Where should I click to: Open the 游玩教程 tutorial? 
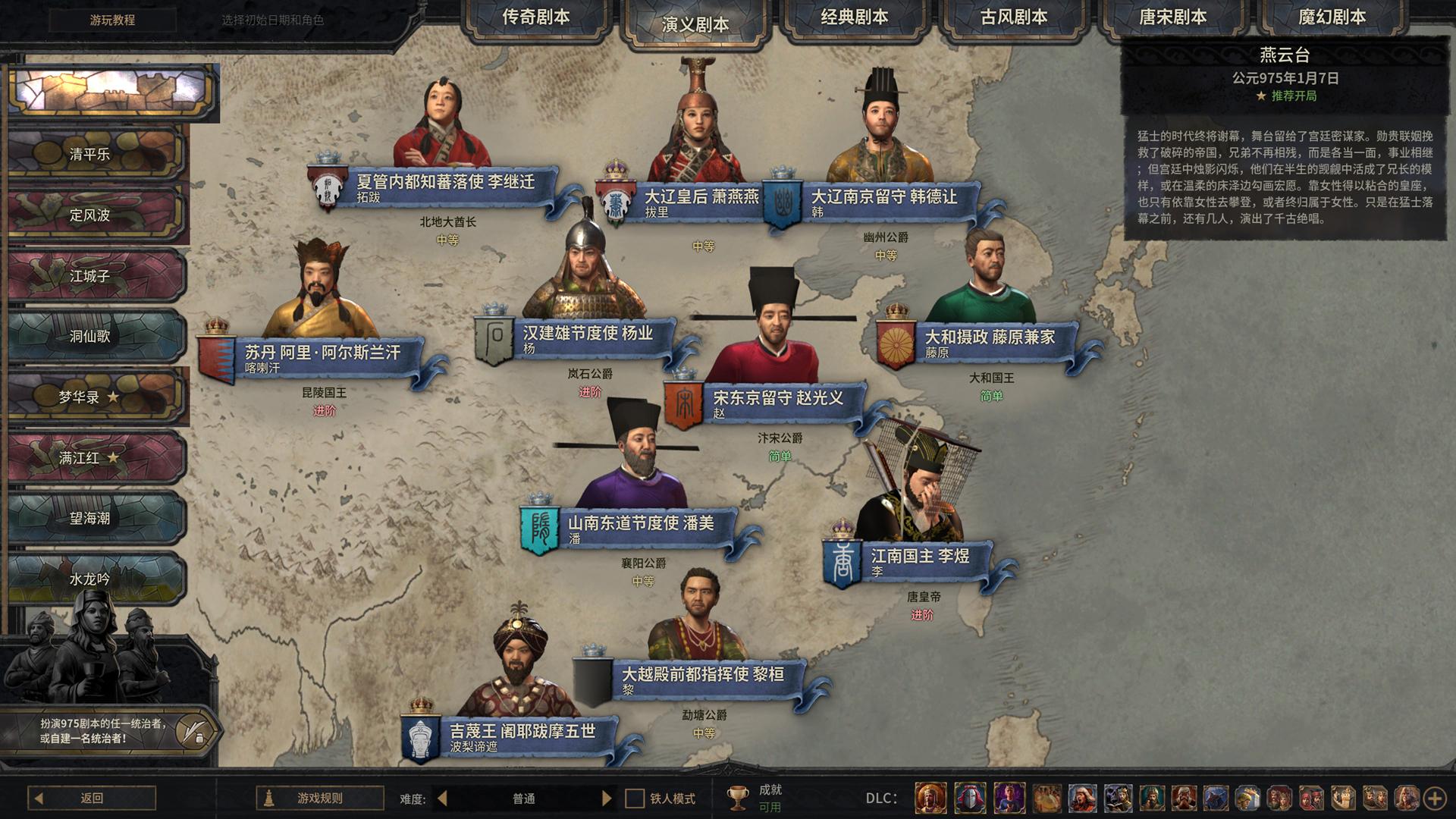112,20
